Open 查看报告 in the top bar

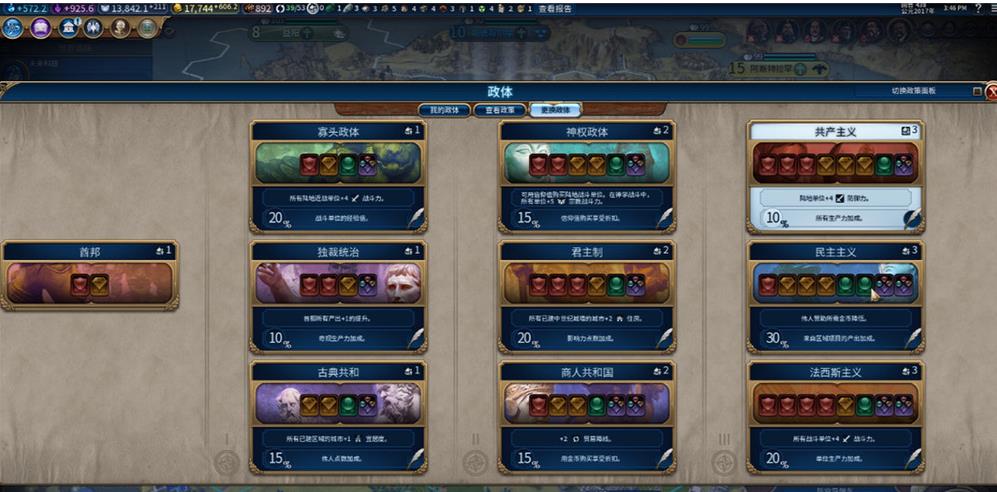coord(556,8)
